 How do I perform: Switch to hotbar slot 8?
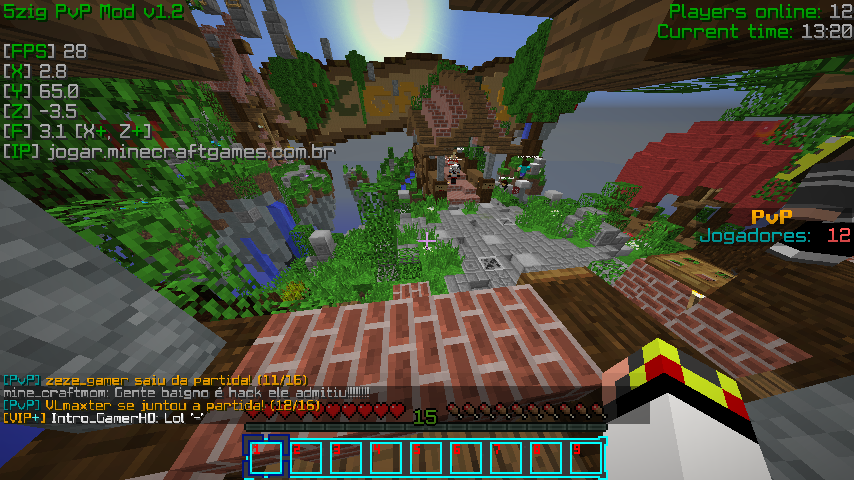point(546,458)
